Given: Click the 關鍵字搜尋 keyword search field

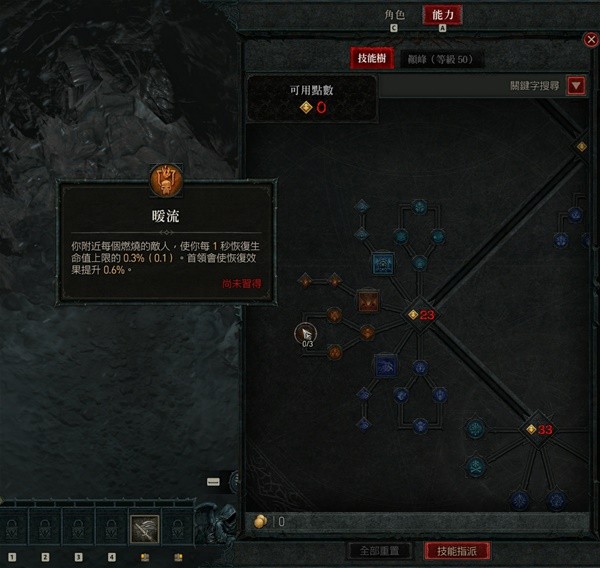Looking at the screenshot, I should 470,86.
